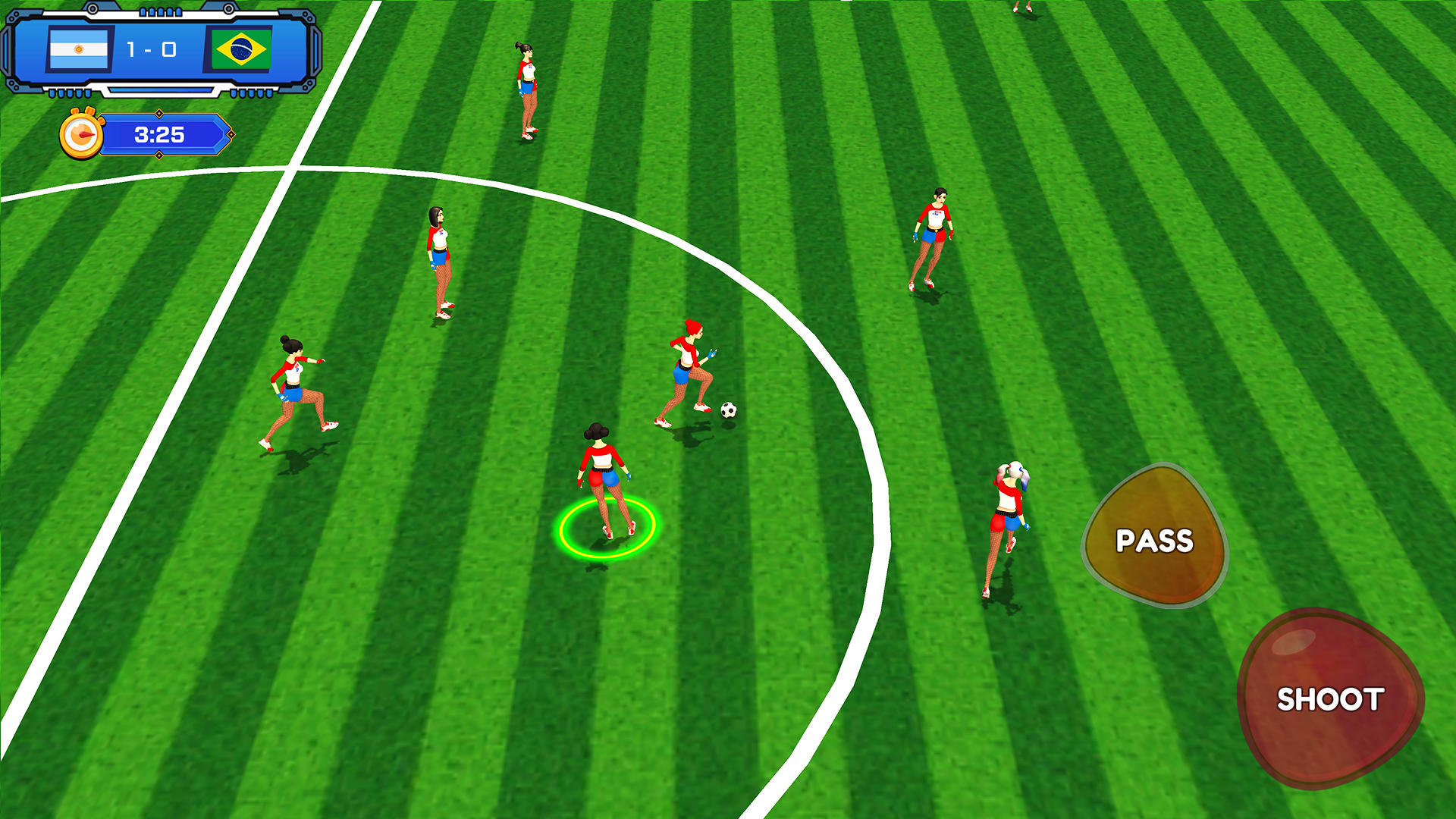Tap the standing midfielder near the halfway line
The image size is (1456, 819).
(x=438, y=262)
